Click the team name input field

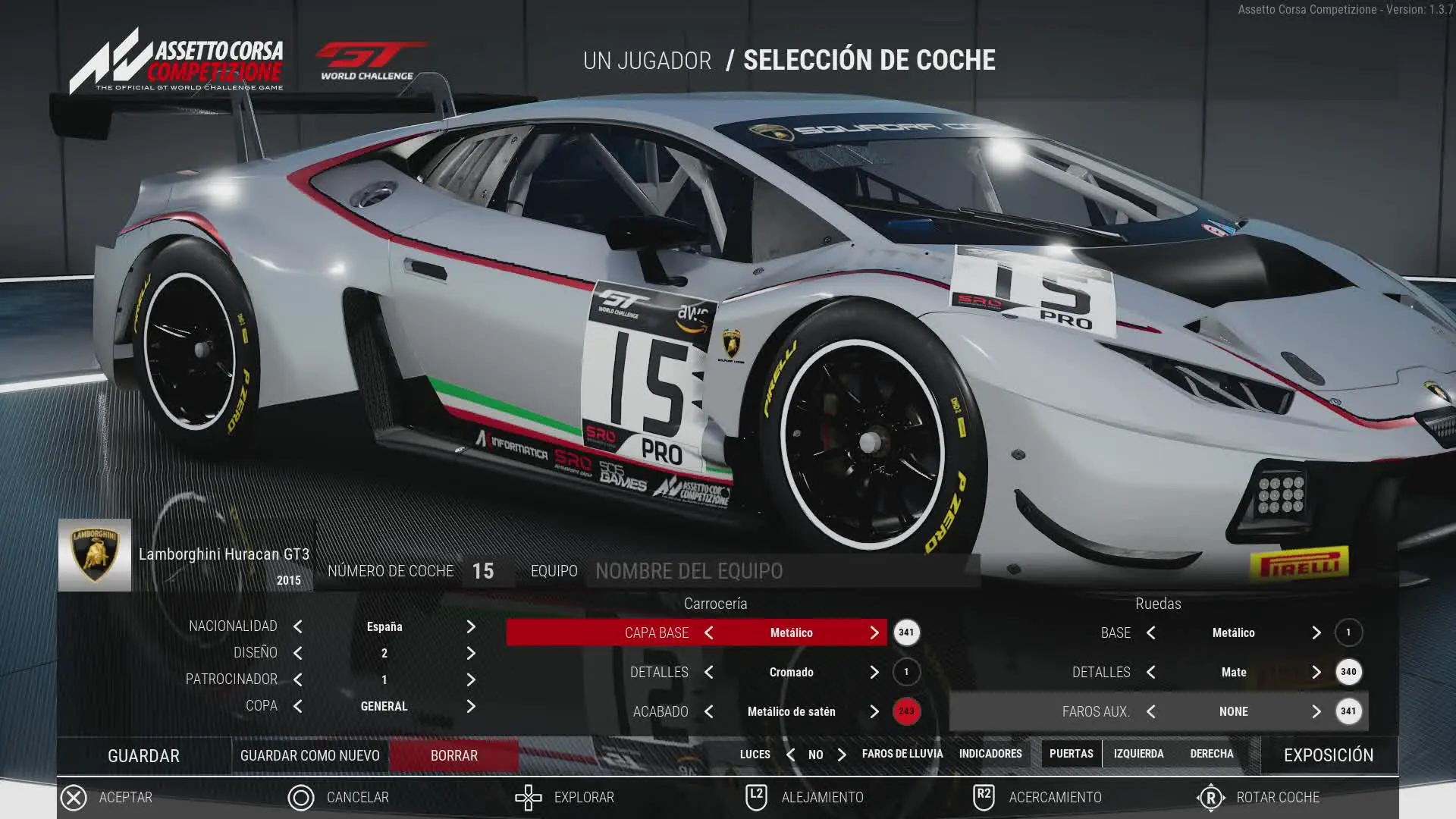(x=781, y=571)
